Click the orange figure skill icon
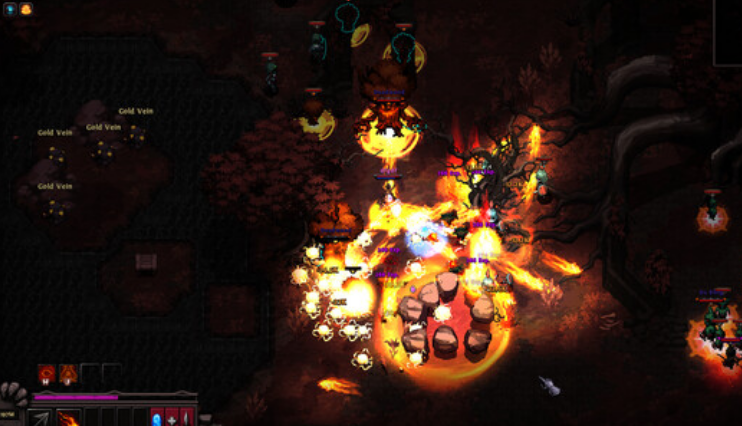Screen dimensions: 742x426 coord(68,374)
